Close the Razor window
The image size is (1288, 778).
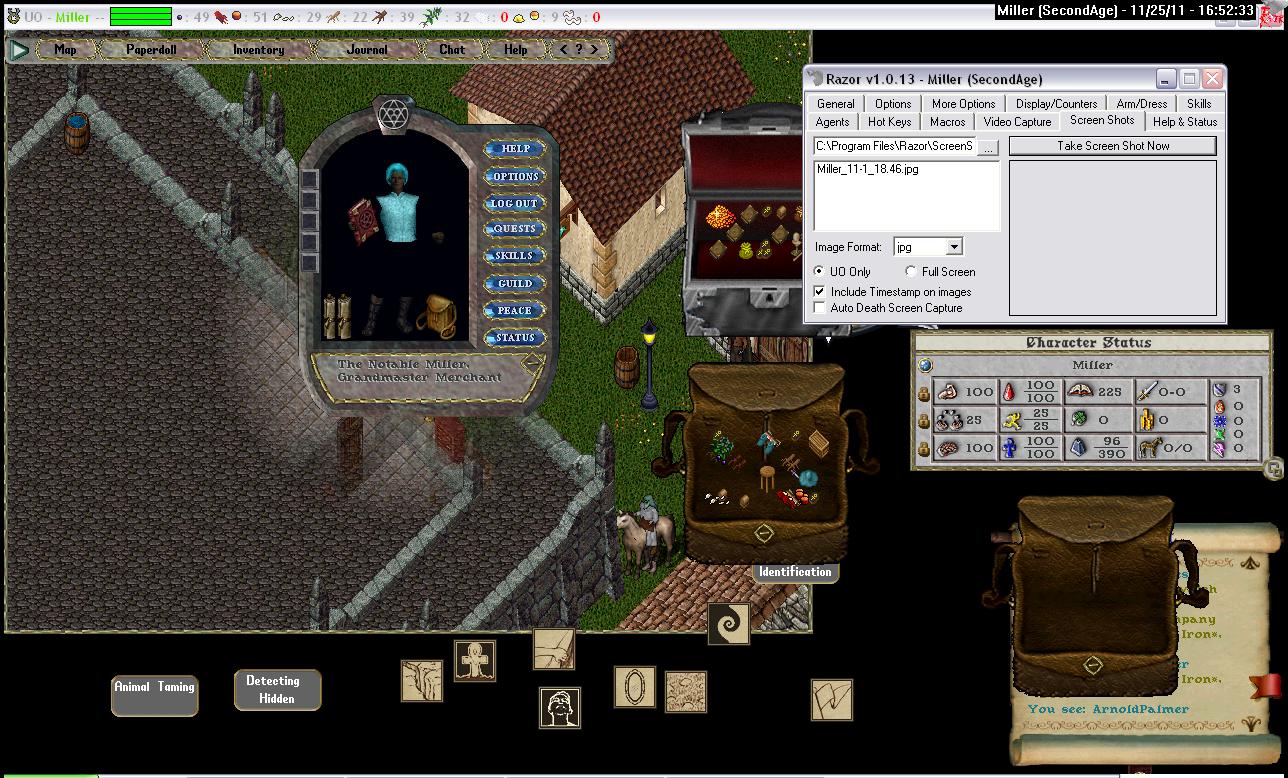click(1212, 79)
